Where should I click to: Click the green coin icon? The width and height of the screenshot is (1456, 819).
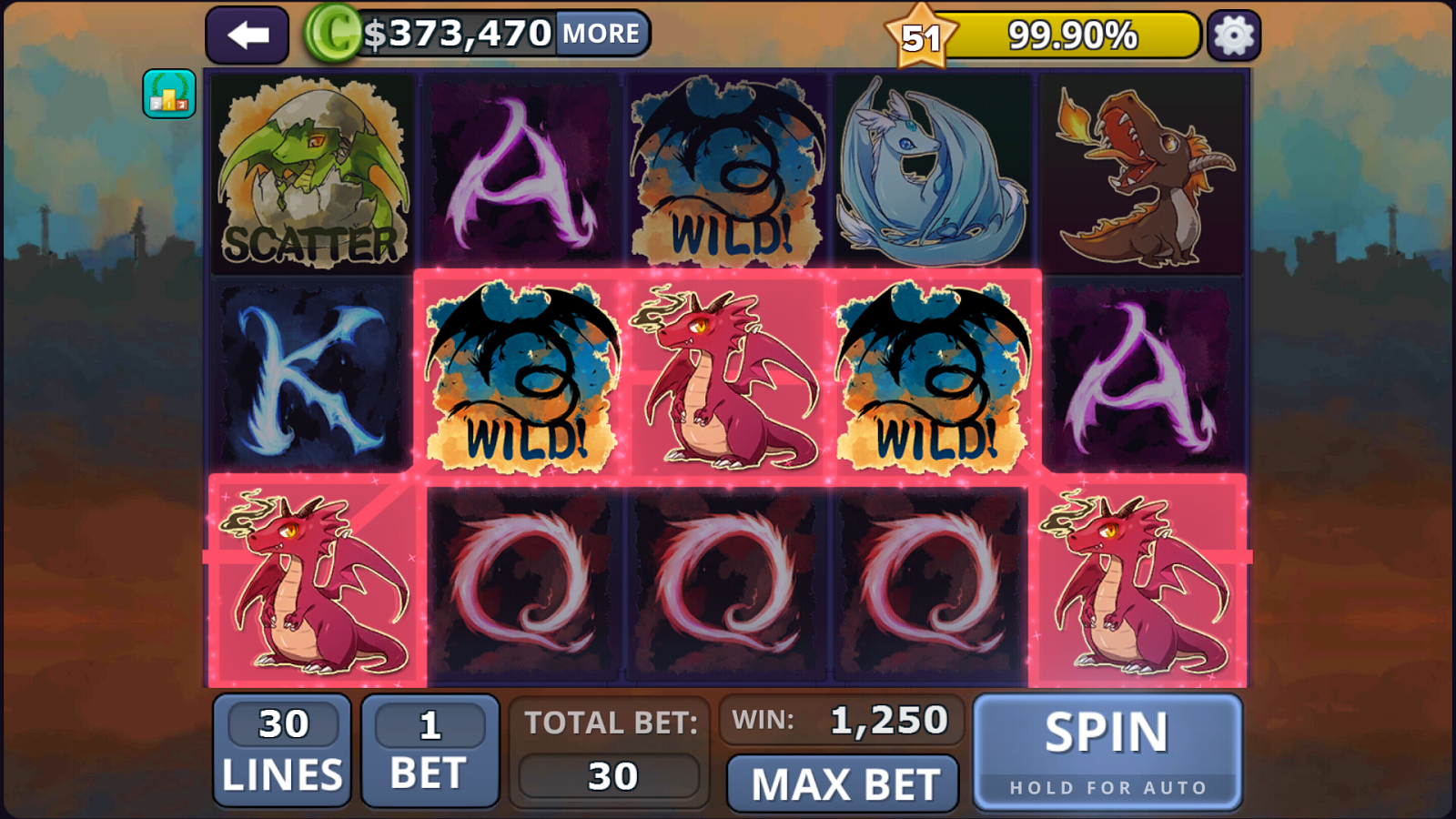pos(332,34)
